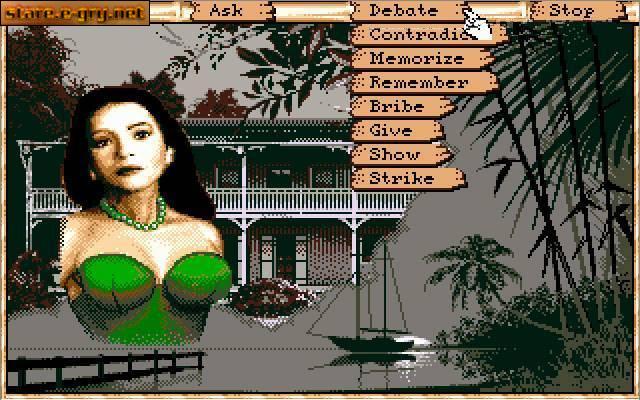Choose the Strike action

point(401,179)
